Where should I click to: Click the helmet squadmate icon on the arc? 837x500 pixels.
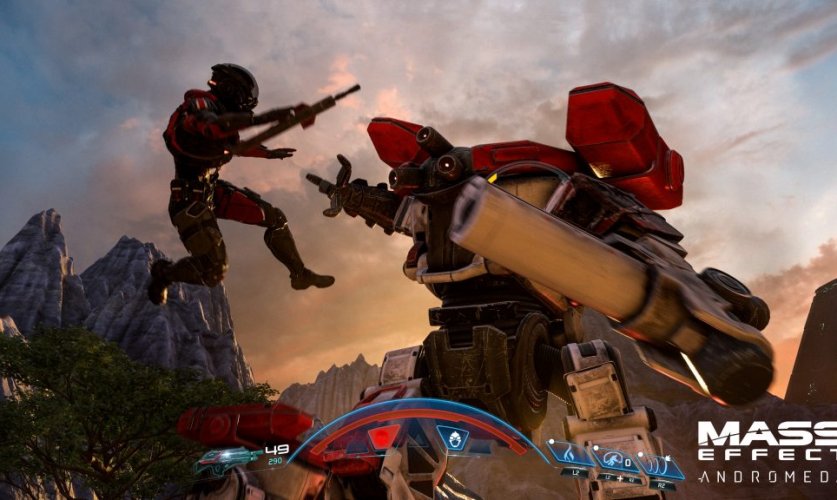(452, 438)
